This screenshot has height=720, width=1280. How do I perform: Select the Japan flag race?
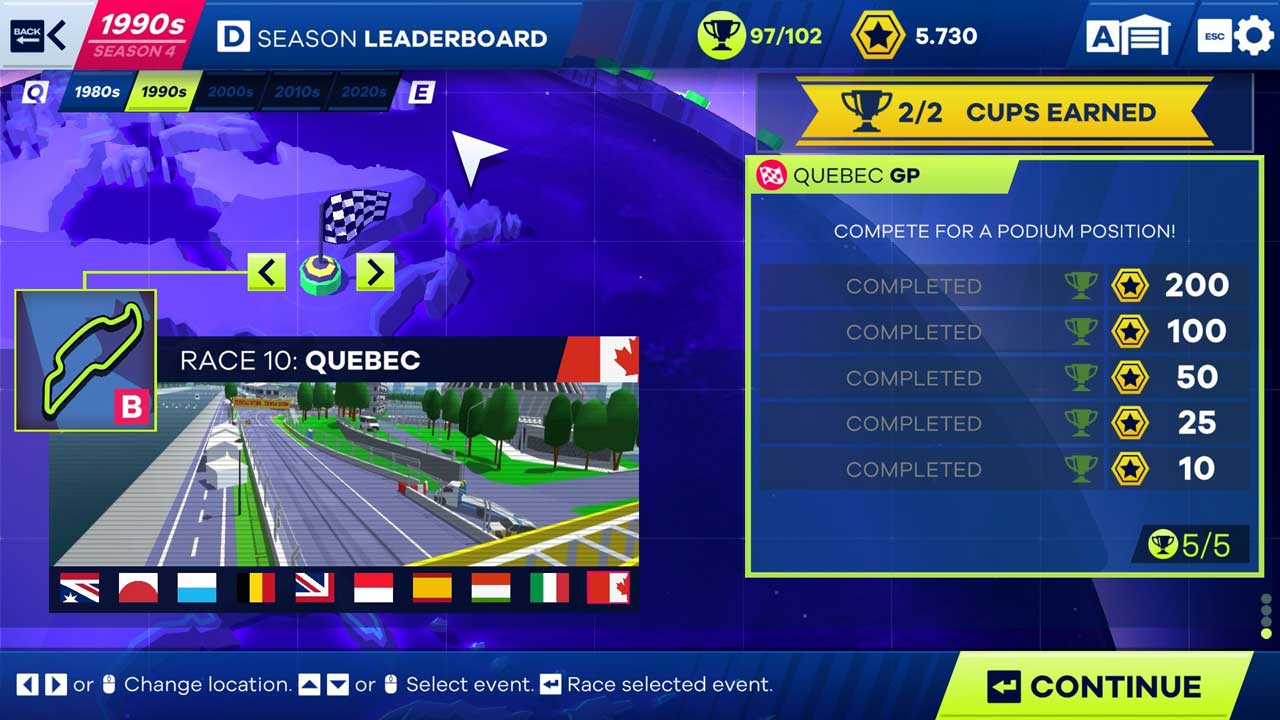(138, 588)
